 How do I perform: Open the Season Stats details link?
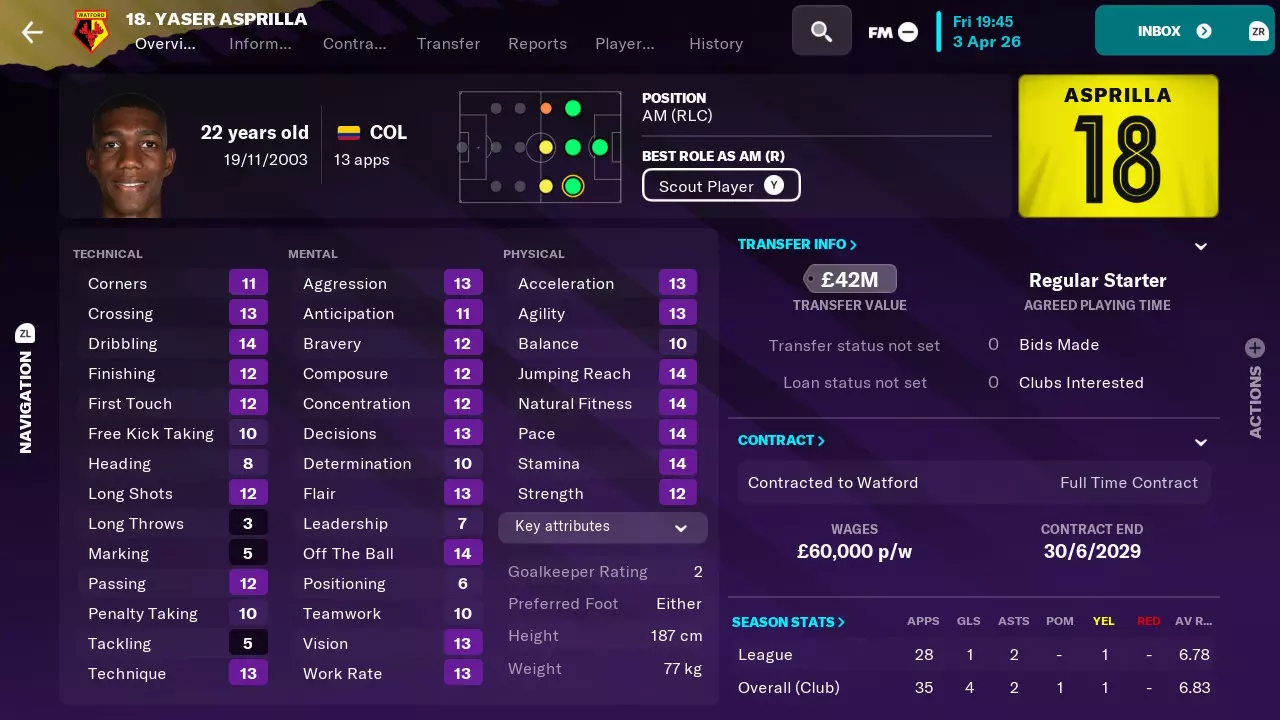[x=788, y=621]
